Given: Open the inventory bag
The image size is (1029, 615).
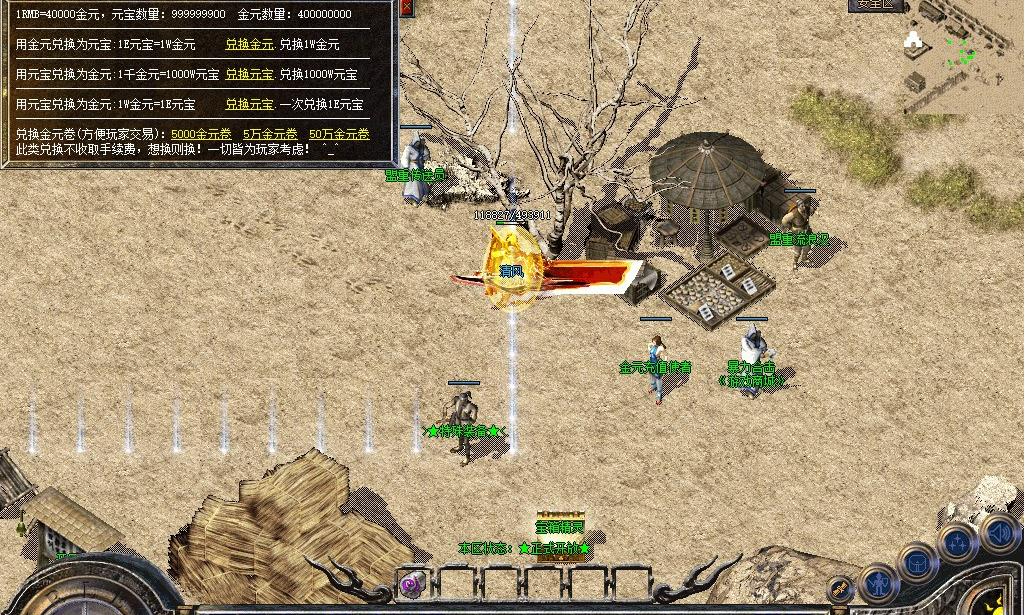Looking at the screenshot, I should point(918,562).
